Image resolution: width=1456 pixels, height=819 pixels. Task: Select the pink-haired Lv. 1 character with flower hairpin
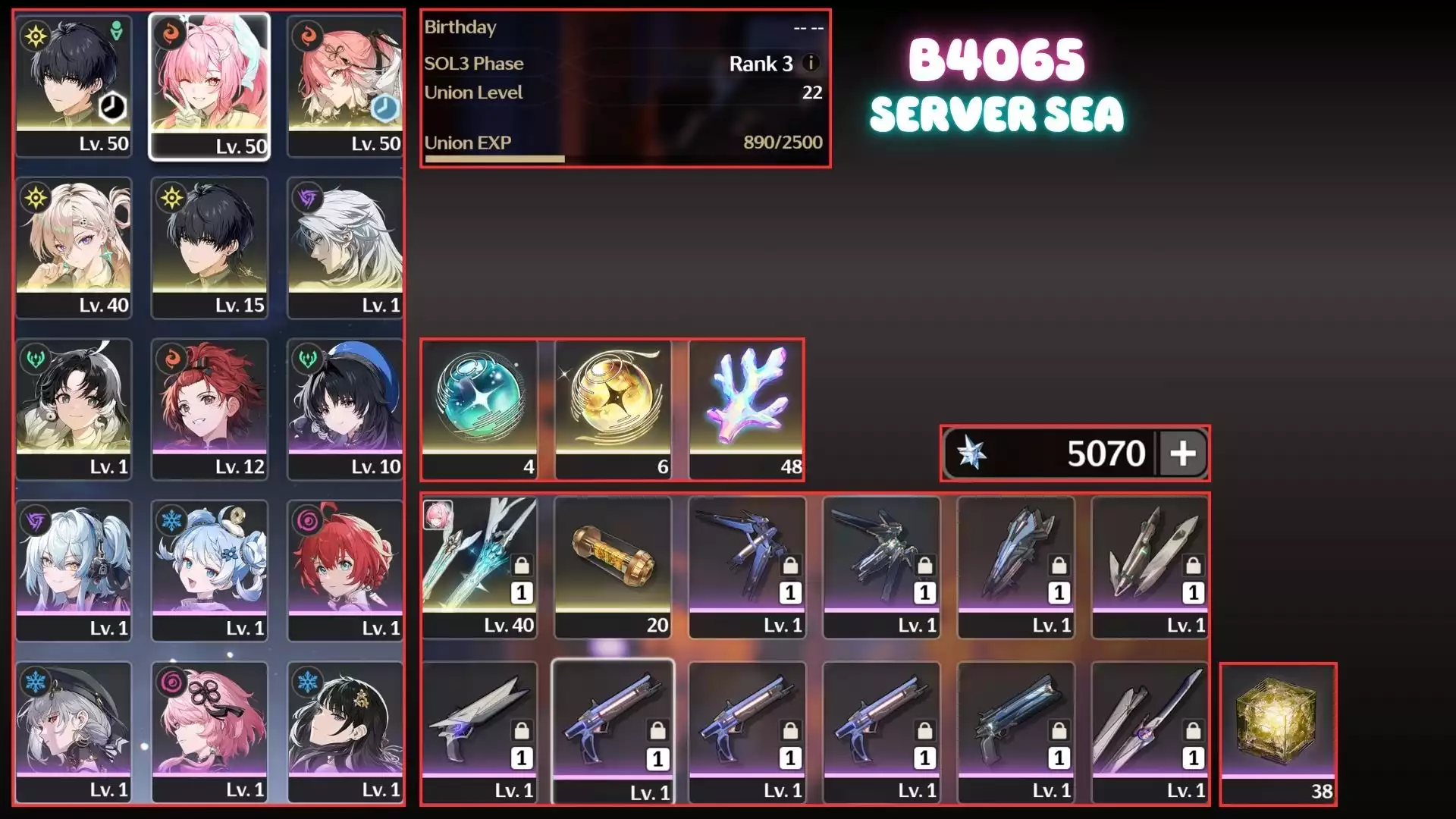[209, 732]
